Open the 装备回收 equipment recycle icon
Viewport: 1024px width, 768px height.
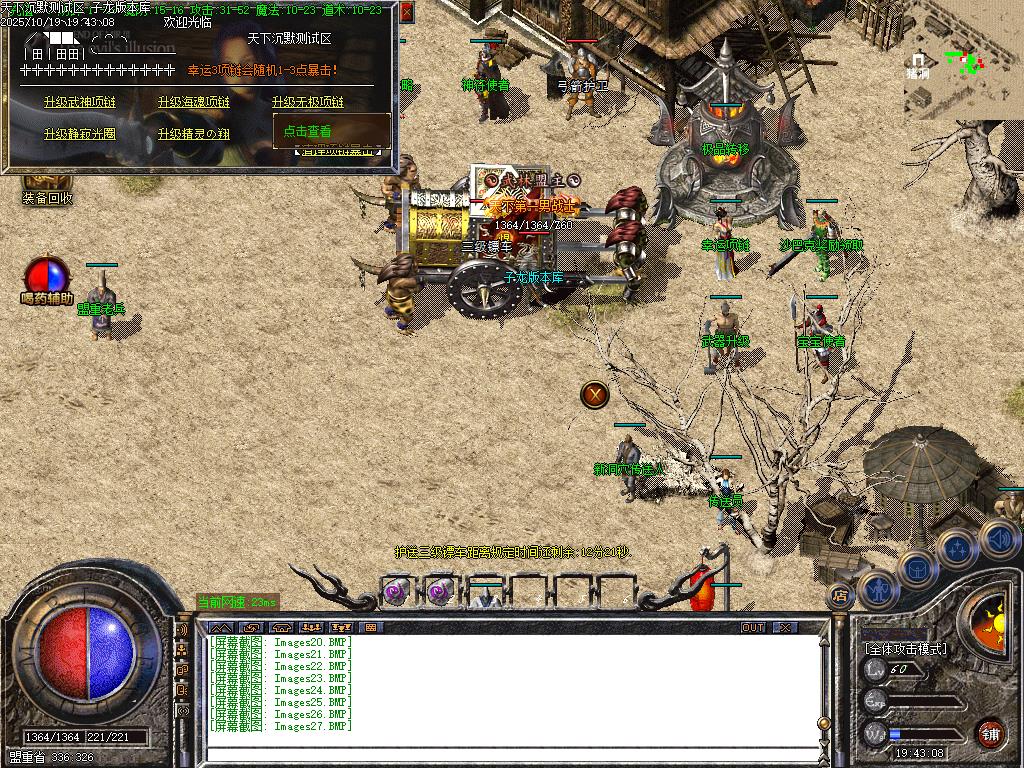[x=47, y=188]
